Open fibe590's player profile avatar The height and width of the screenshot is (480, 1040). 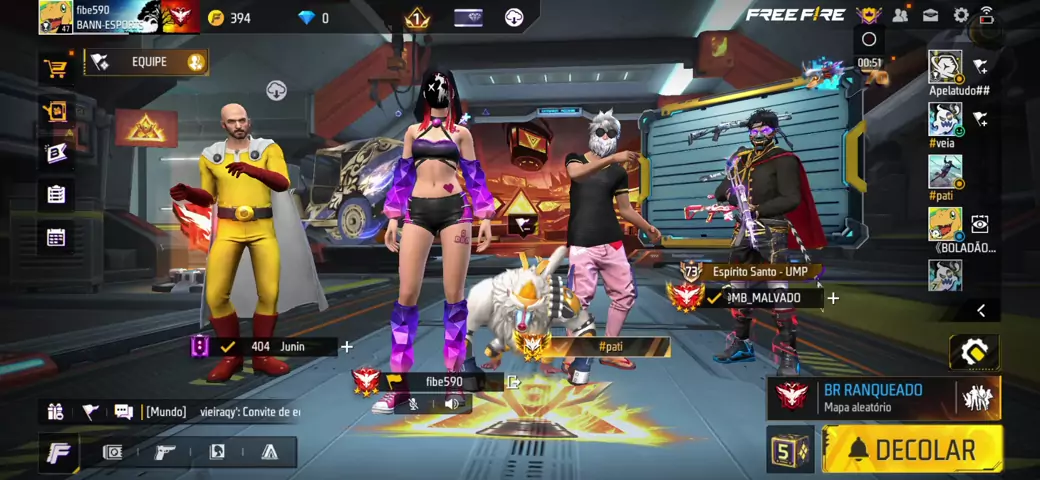pyautogui.click(x=55, y=17)
